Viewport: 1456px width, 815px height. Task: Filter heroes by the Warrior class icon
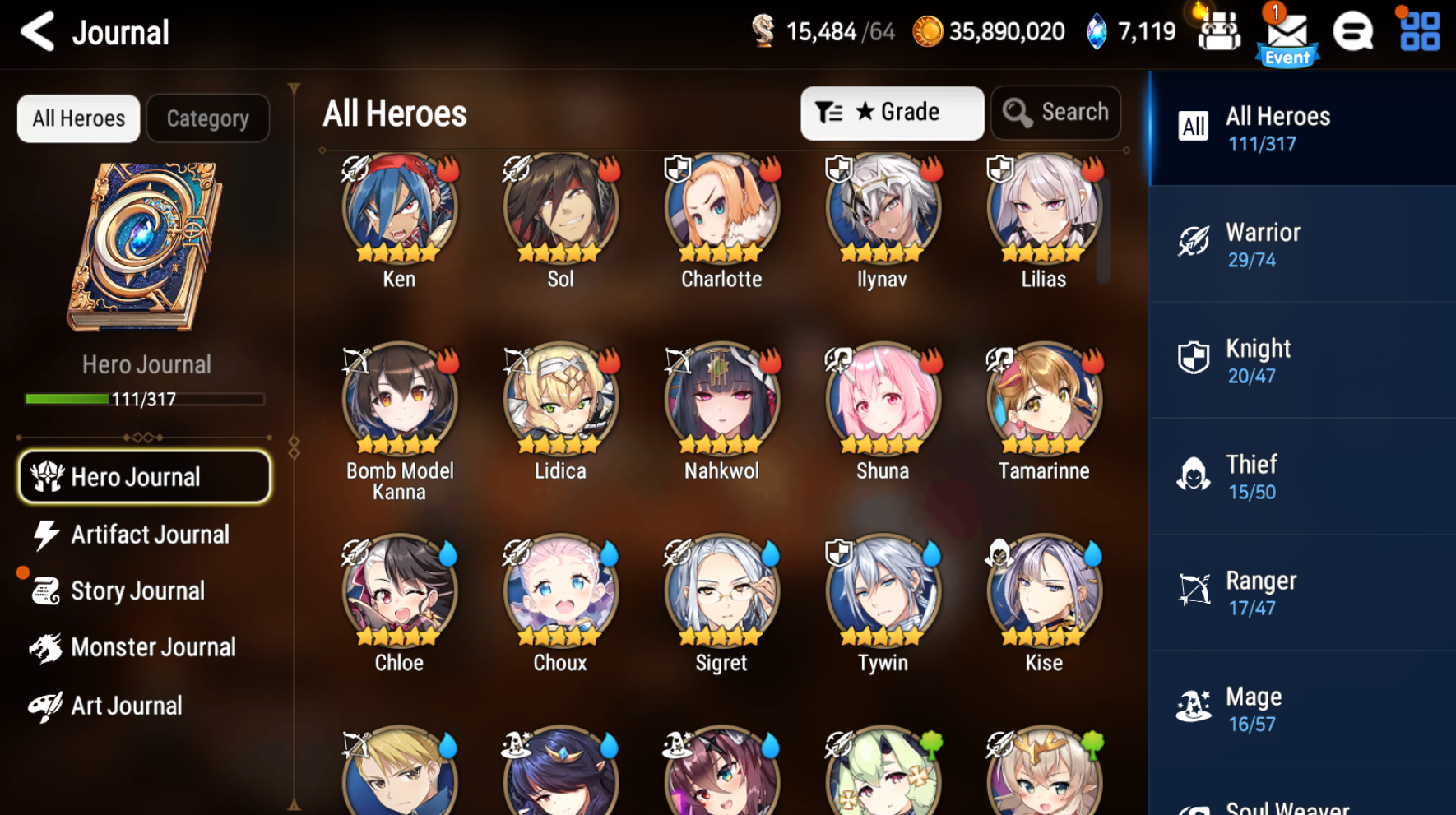(1194, 243)
